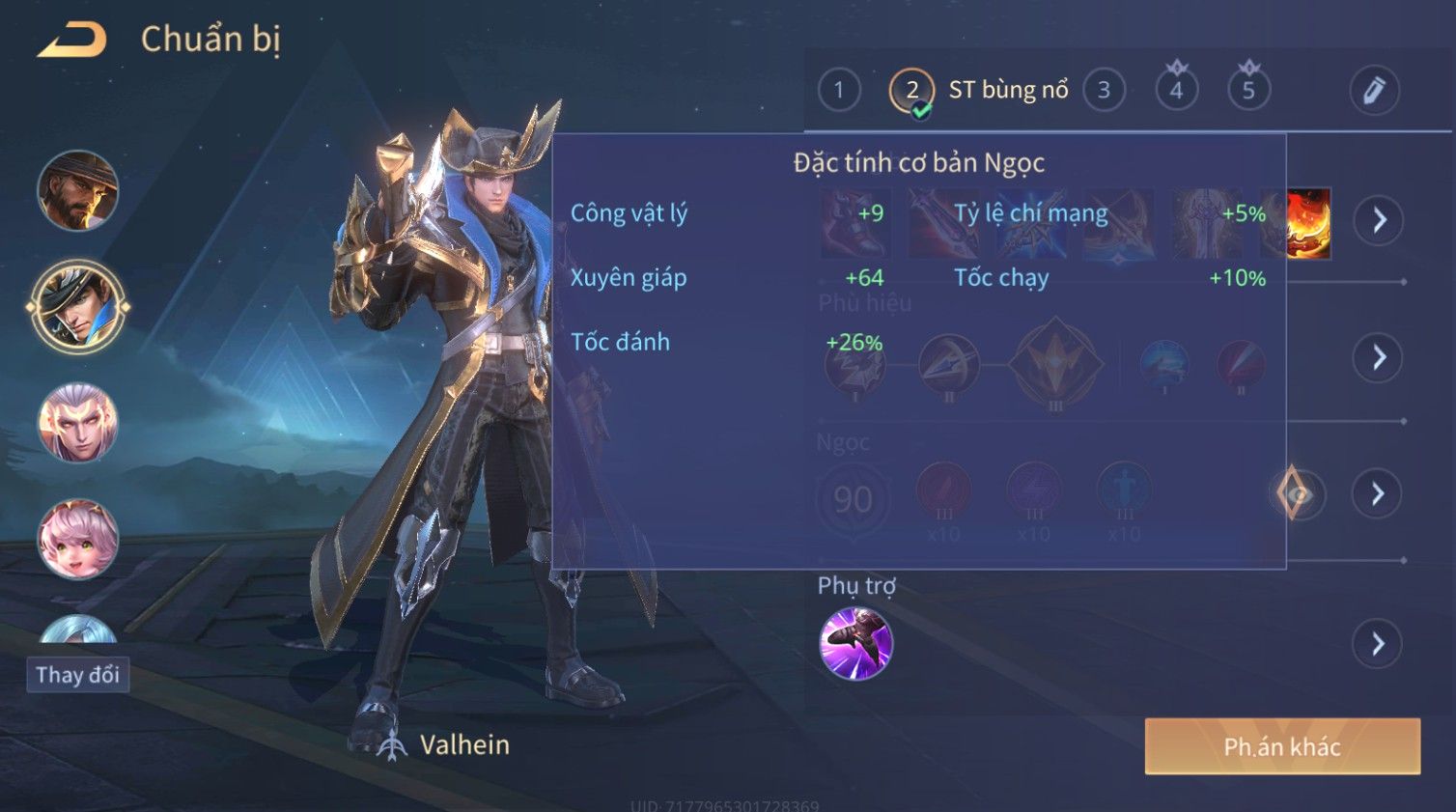1456x812 pixels.
Task: Select the highlighted Valhein skin portrait
Action: pos(77,307)
